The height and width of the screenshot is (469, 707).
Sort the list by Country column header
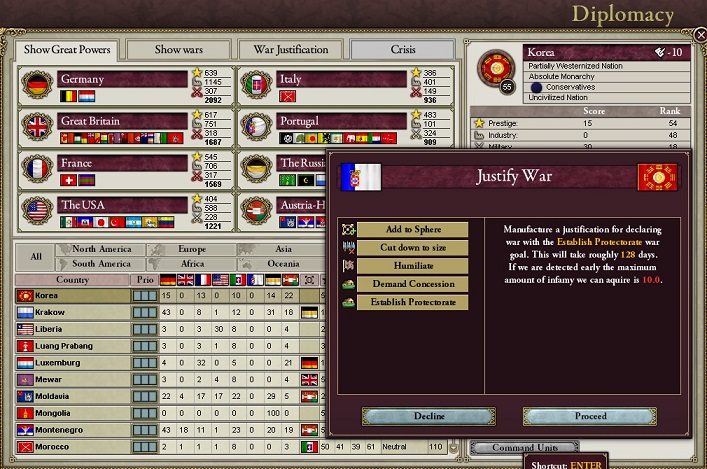72,280
